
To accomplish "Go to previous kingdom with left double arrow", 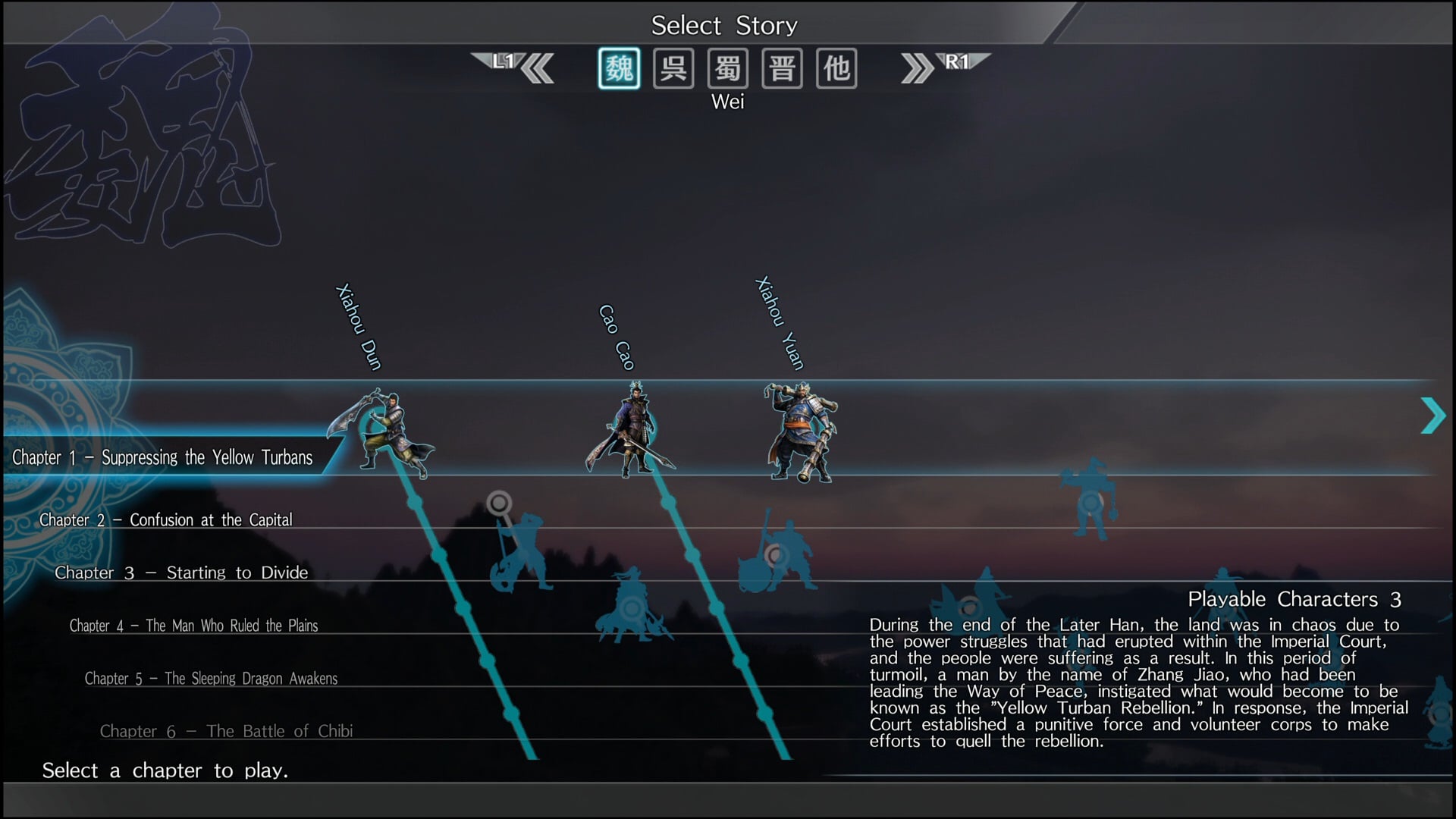I will (x=537, y=69).
